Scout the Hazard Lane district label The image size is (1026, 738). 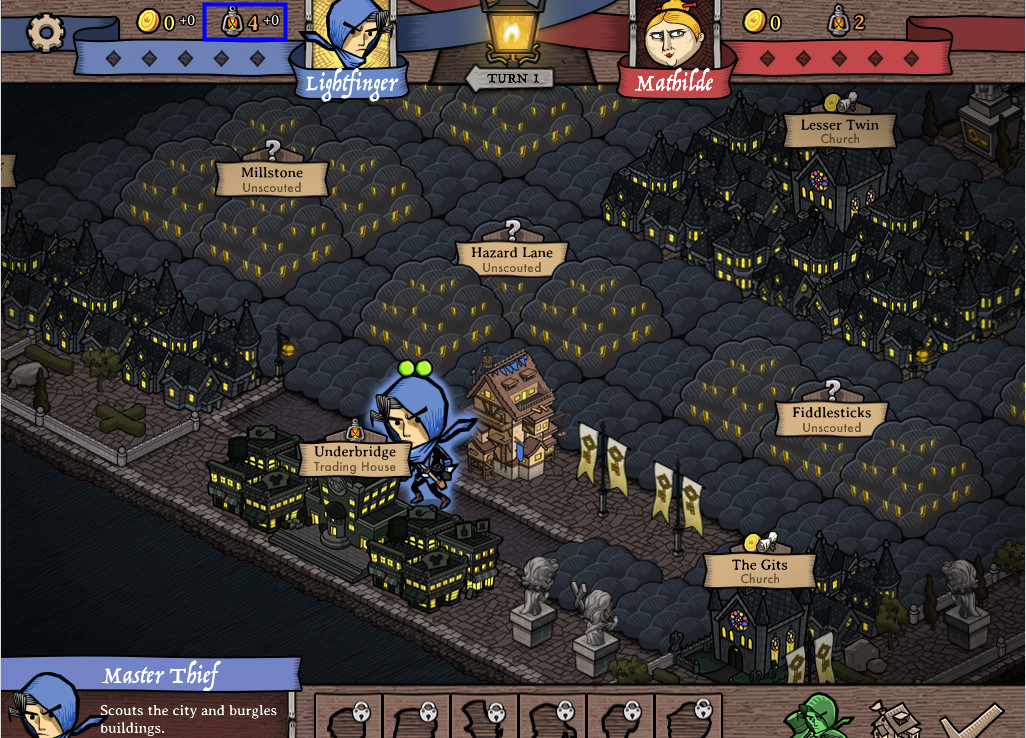512,259
